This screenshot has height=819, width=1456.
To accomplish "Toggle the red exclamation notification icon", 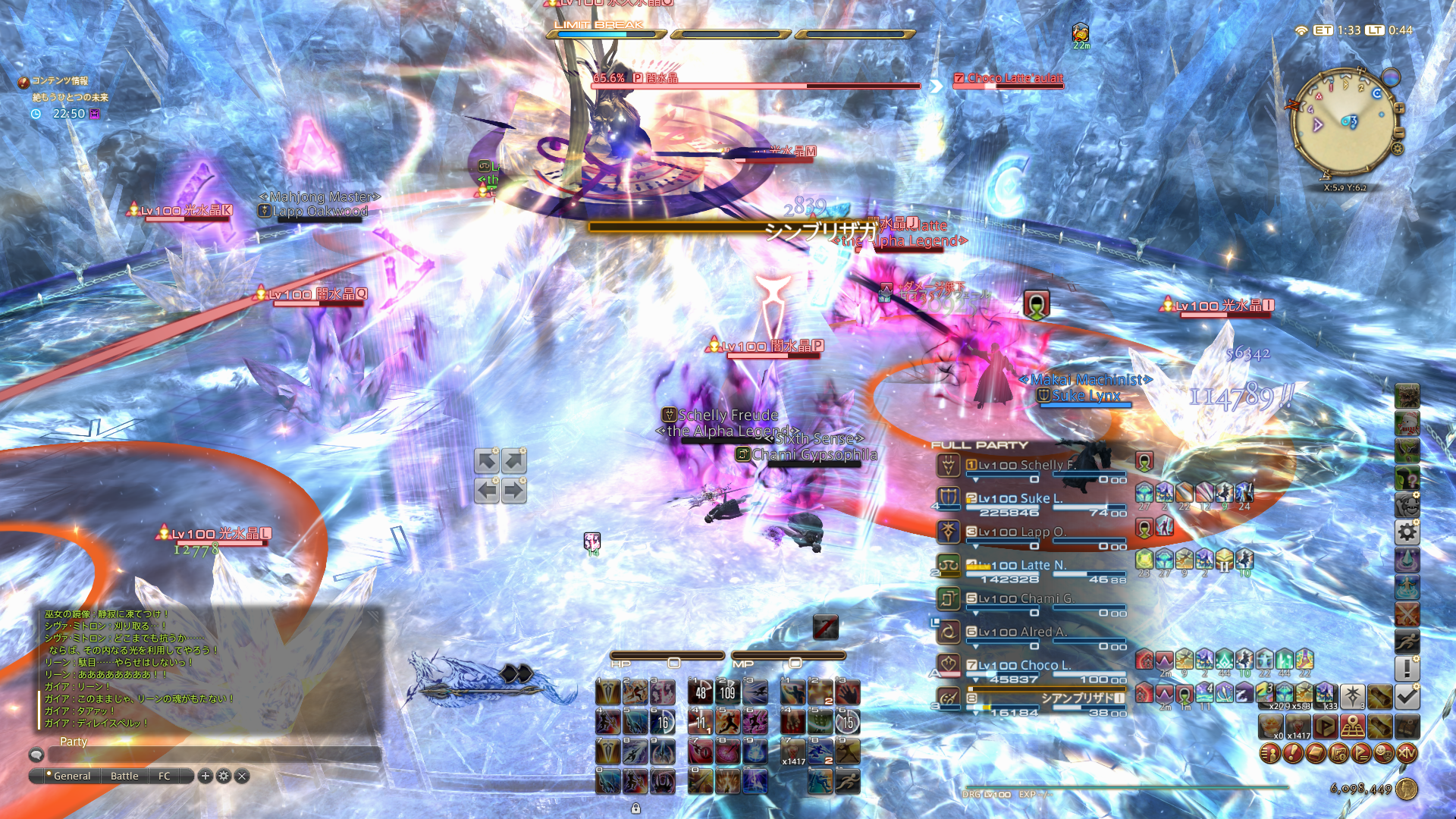I will (x=1293, y=753).
